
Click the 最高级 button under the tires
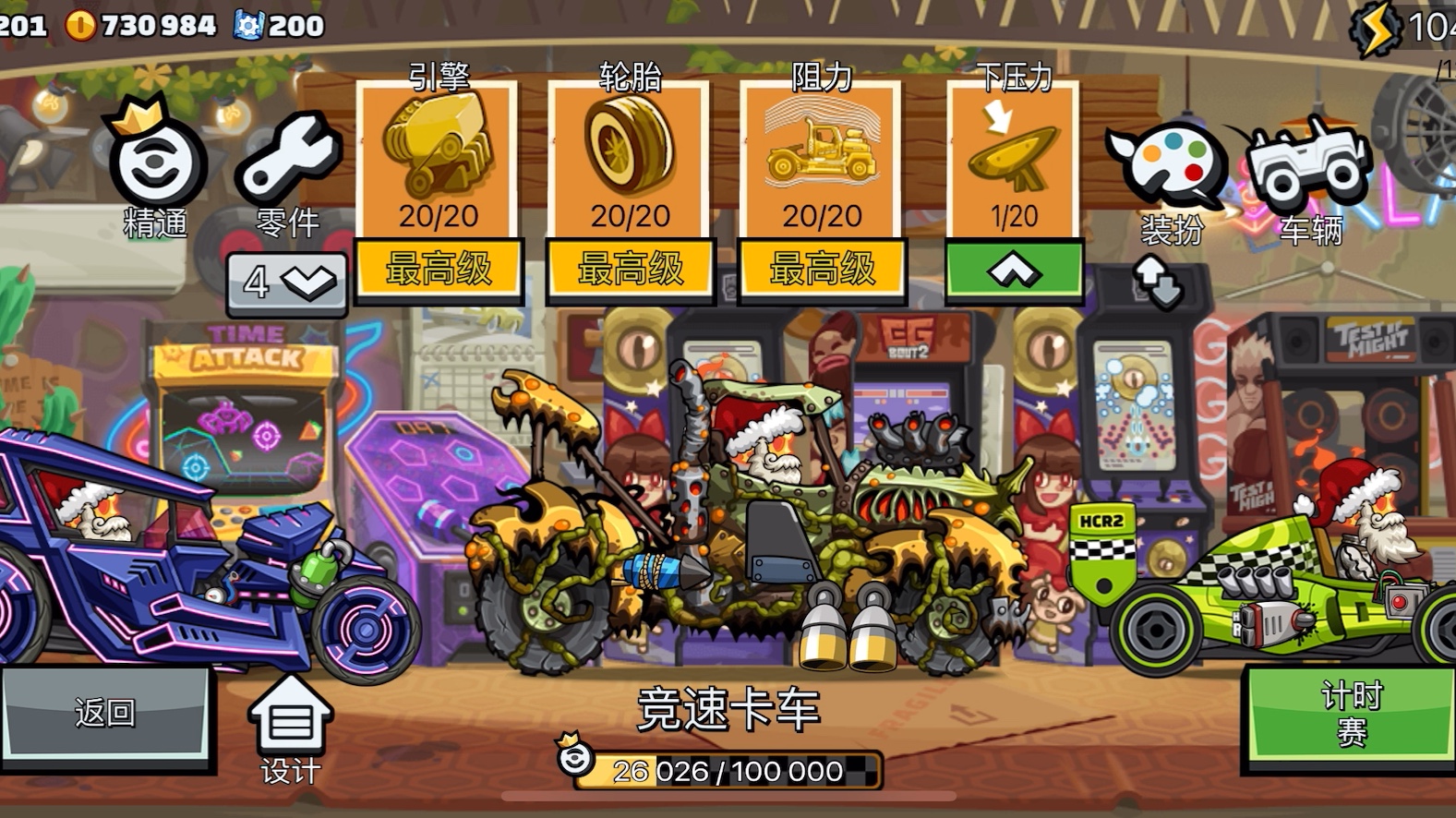click(x=631, y=271)
